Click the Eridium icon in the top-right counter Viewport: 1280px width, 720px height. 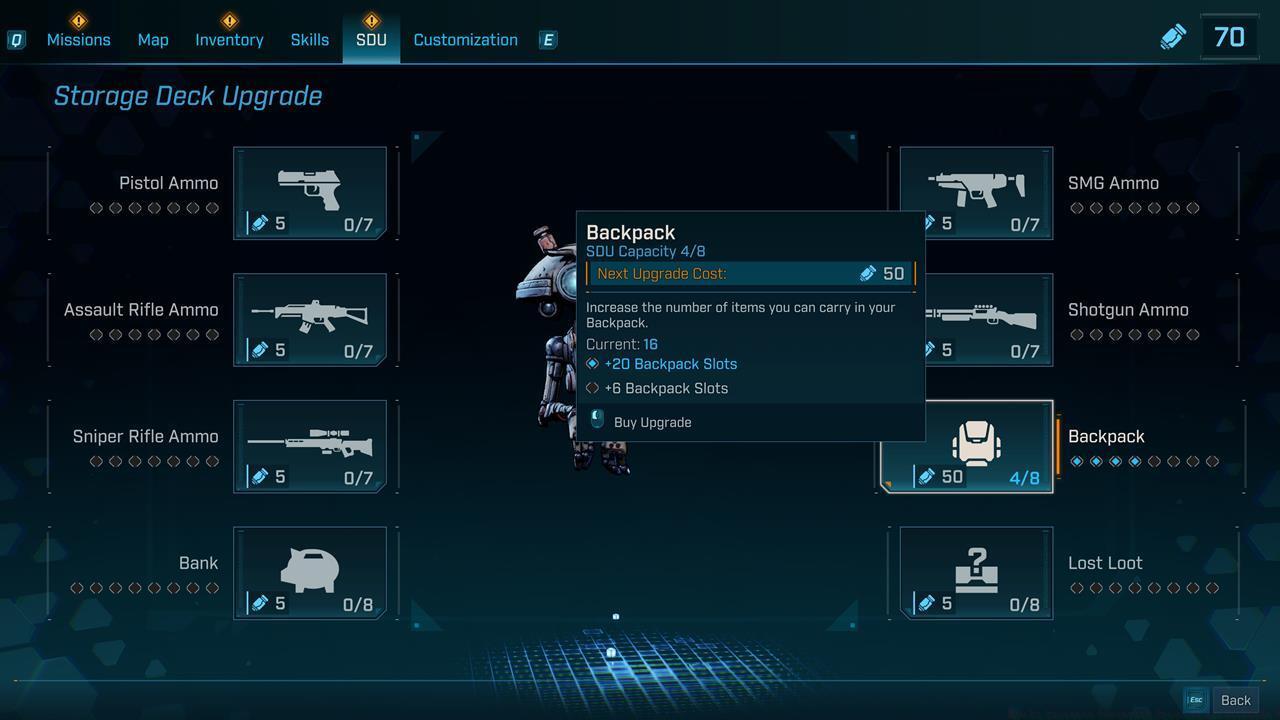(1172, 35)
